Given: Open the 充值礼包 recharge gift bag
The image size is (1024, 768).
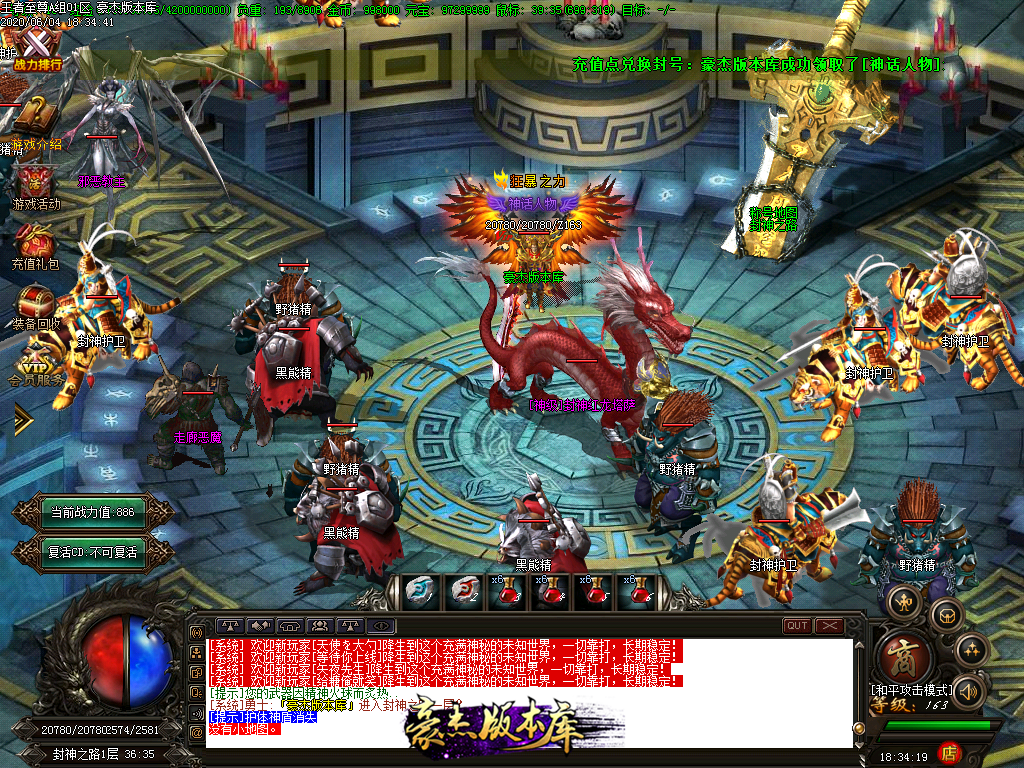Looking at the screenshot, I should click(x=36, y=247).
